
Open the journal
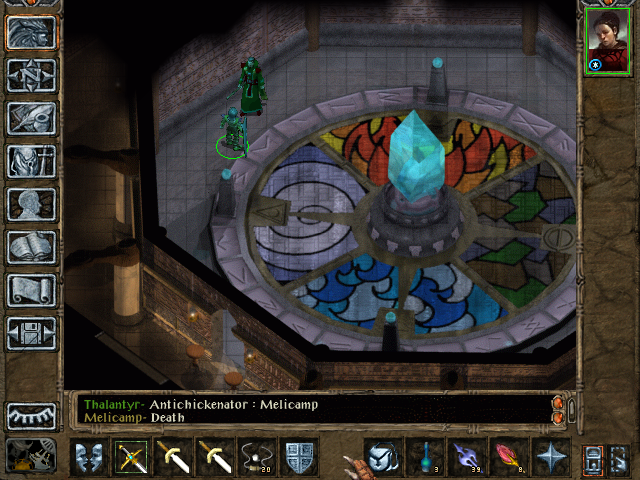pos(31,118)
